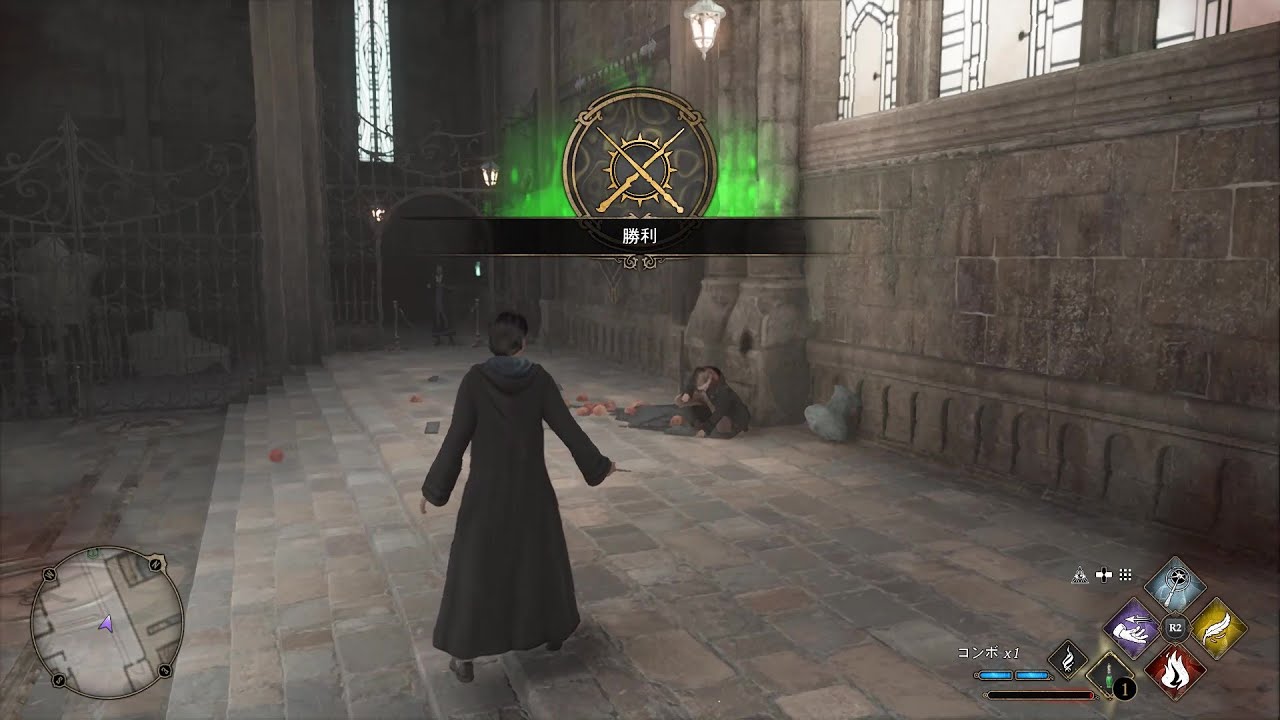1280x720 pixels.
Task: Trigger the Ancient Magic swirl icon
Action: [1067, 659]
